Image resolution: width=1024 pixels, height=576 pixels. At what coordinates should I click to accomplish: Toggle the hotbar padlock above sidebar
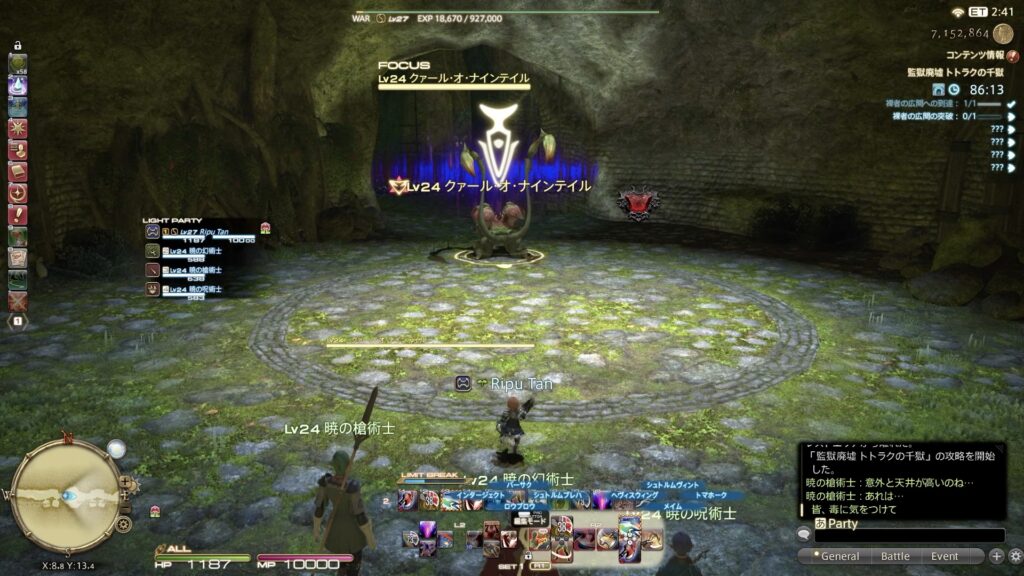tap(18, 46)
